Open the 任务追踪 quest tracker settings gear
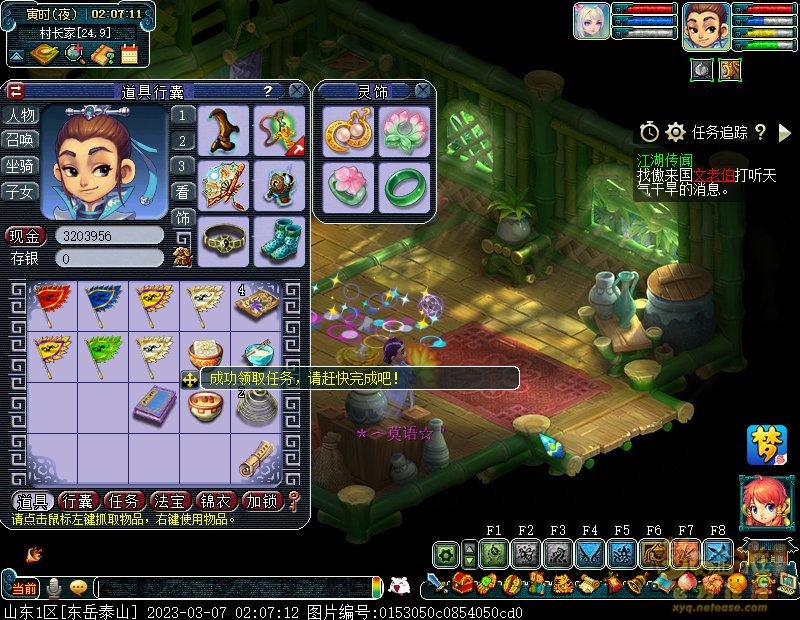This screenshot has height=620, width=800. tap(675, 132)
